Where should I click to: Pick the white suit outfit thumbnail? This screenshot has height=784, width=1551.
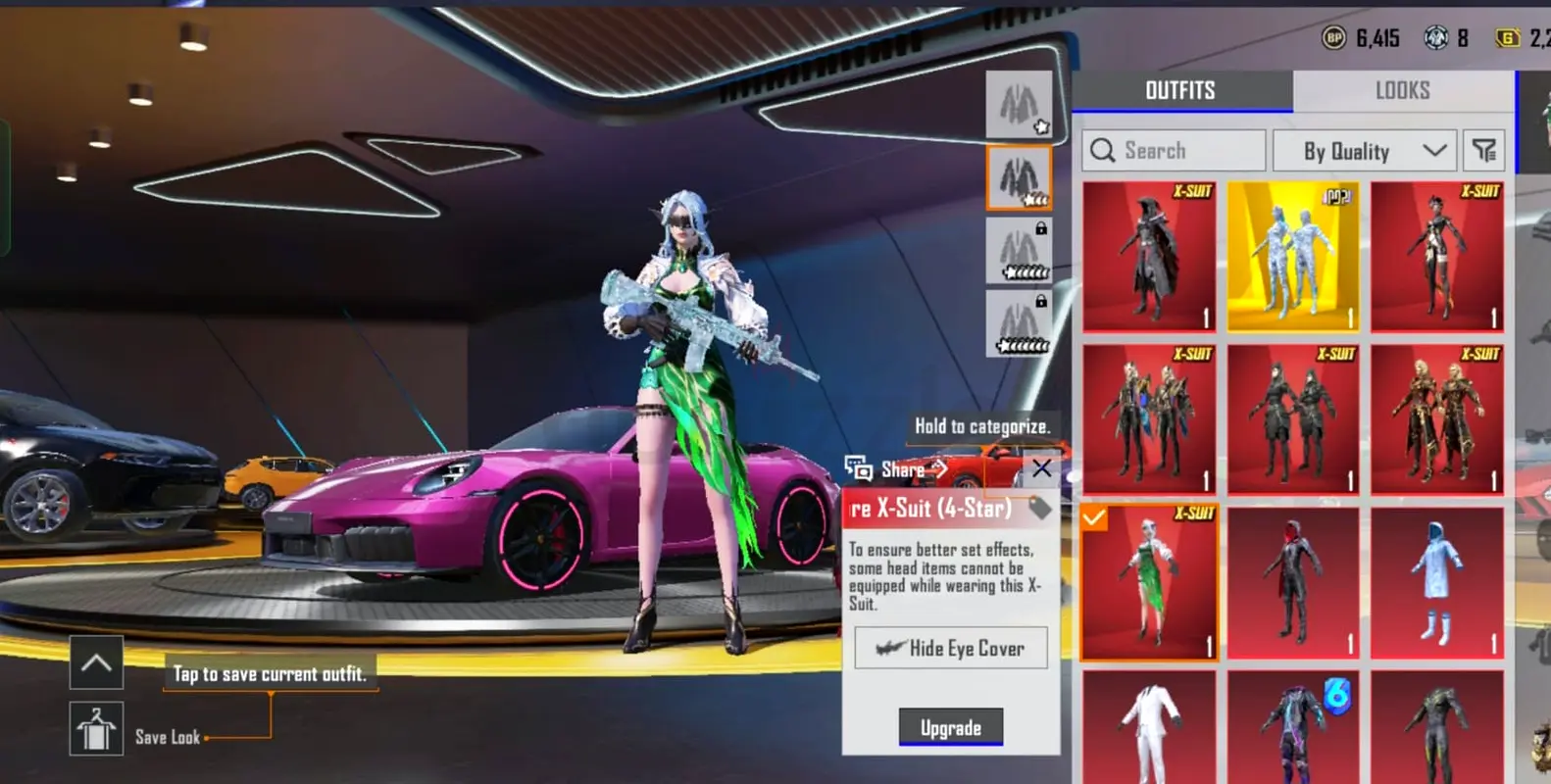point(1149,727)
